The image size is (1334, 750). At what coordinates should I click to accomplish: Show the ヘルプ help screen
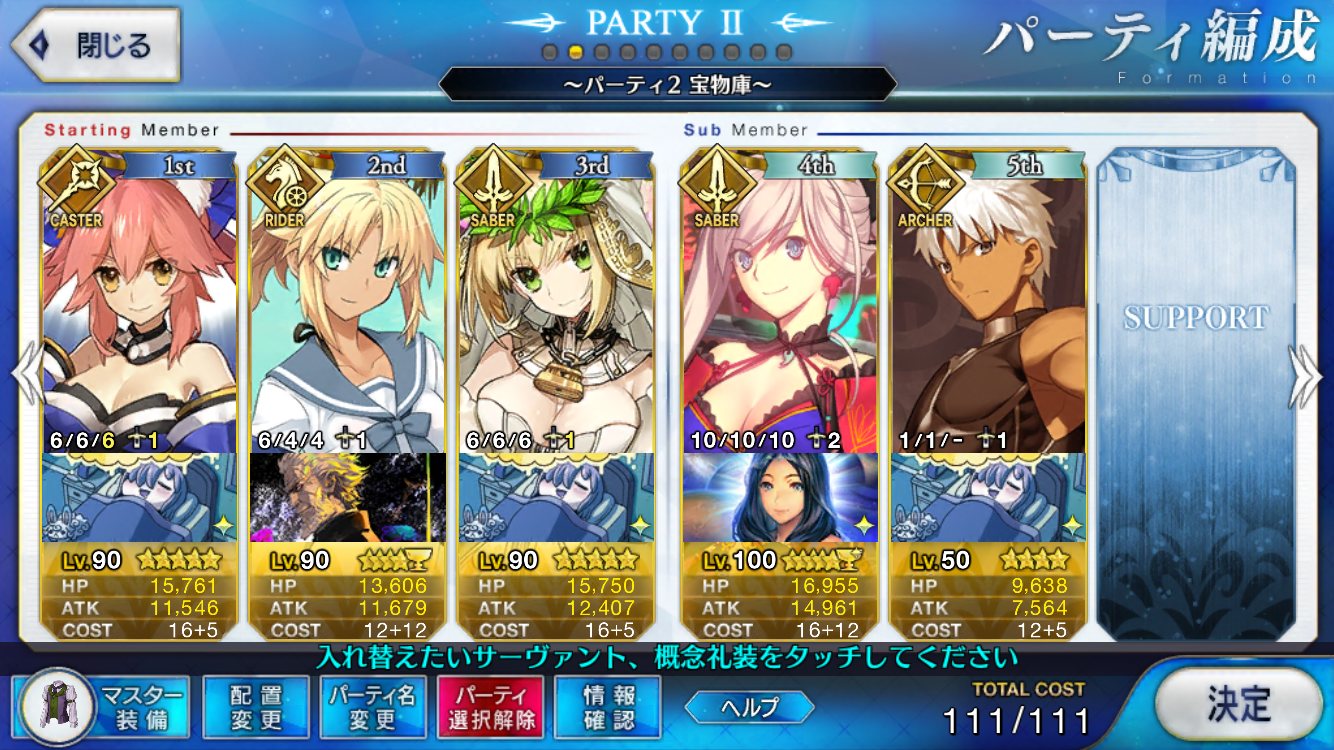coord(748,706)
